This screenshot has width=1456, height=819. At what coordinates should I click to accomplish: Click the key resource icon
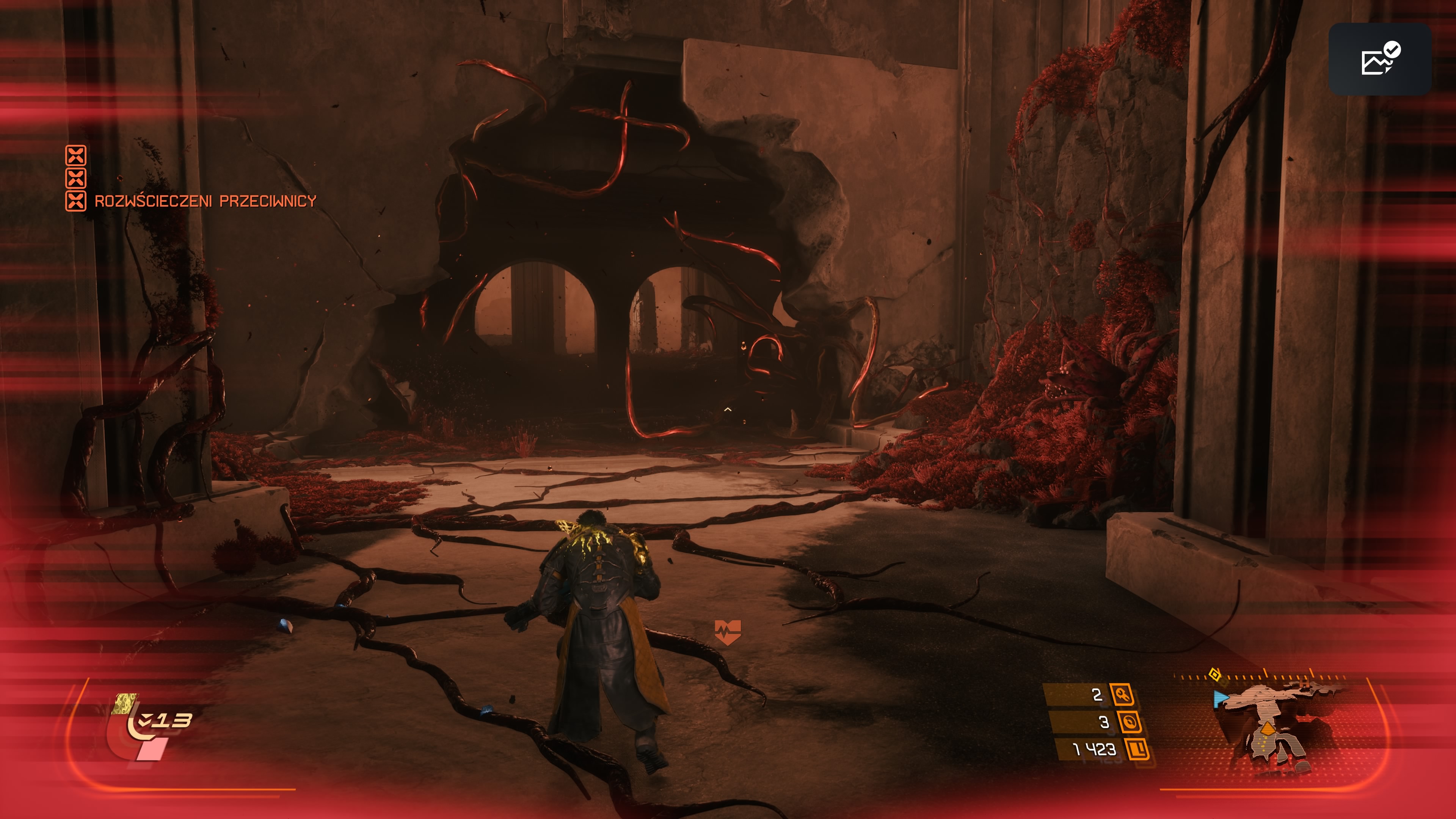tap(1122, 695)
